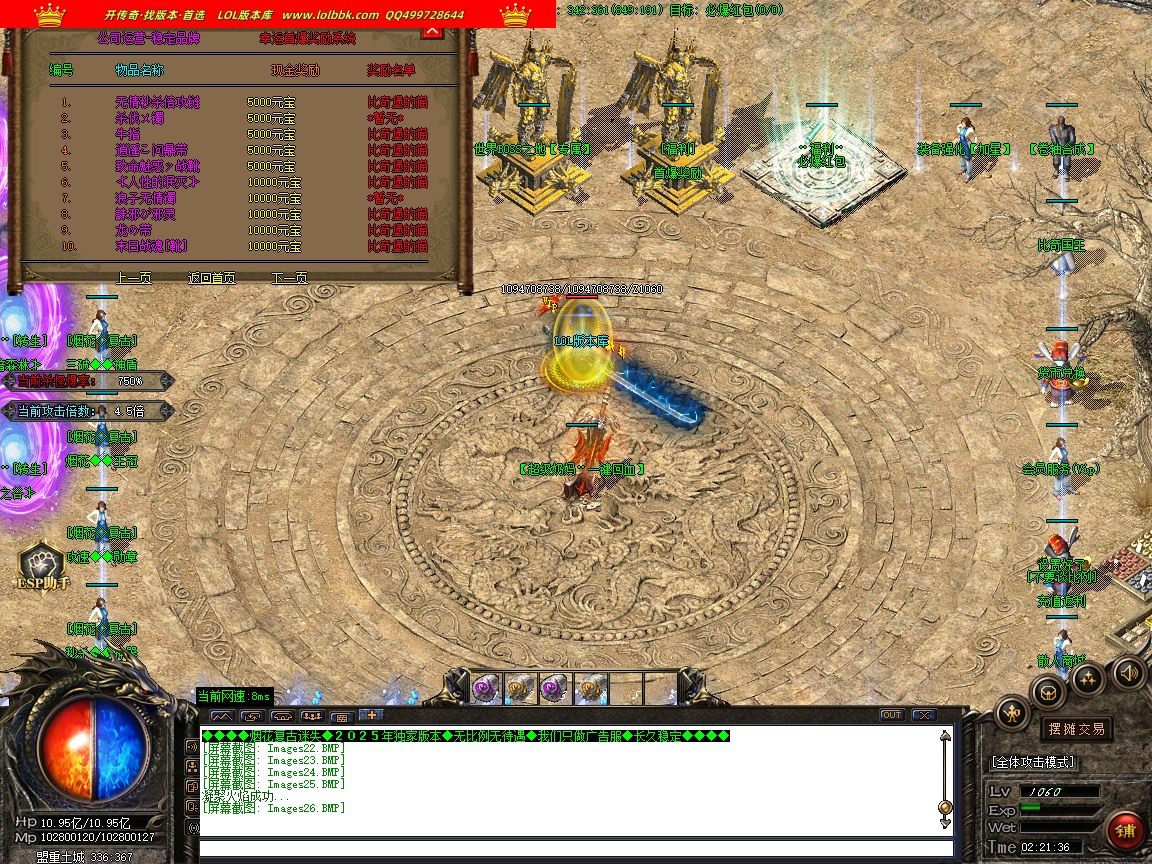Use the second orange scroll hotbar slot
Viewport: 1152px width, 864px height.
pos(520,687)
